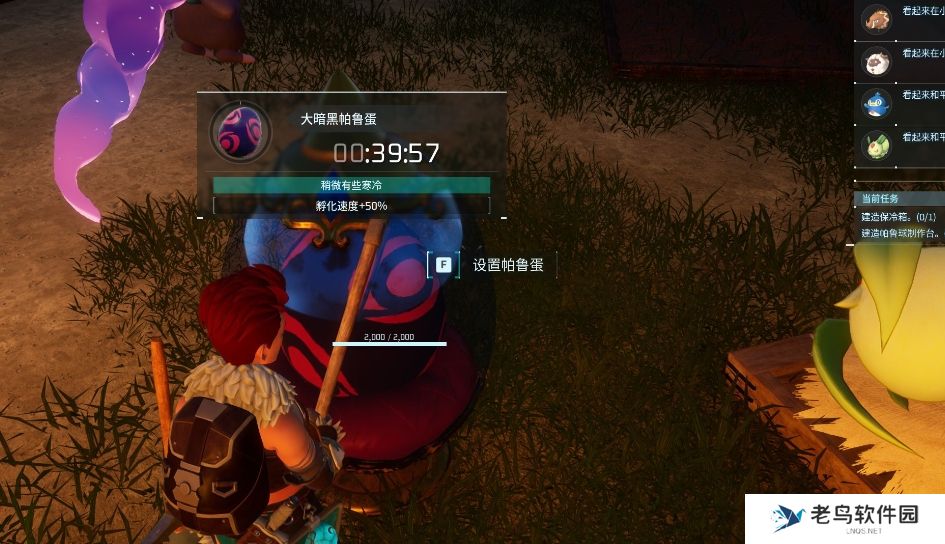Click the 老鸟软件园 watermark logo
The height and width of the screenshot is (544, 945).
tap(845, 518)
